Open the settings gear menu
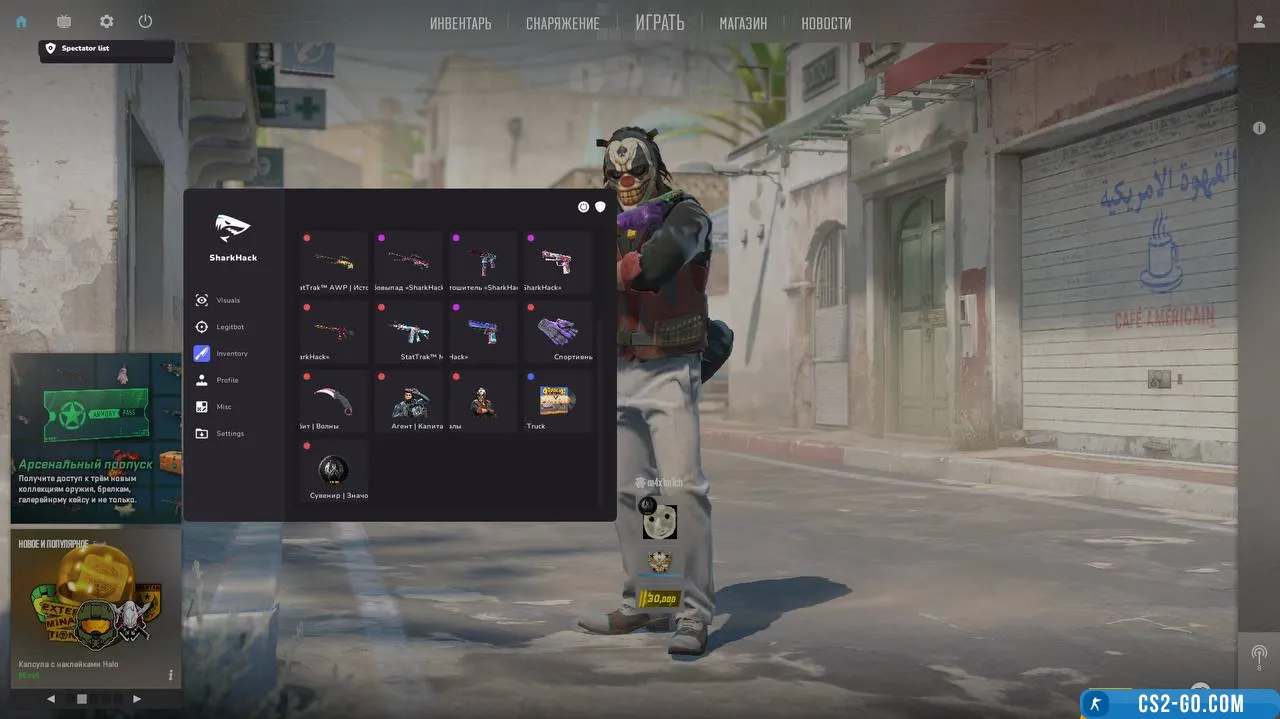This screenshot has height=719, width=1280. point(107,21)
